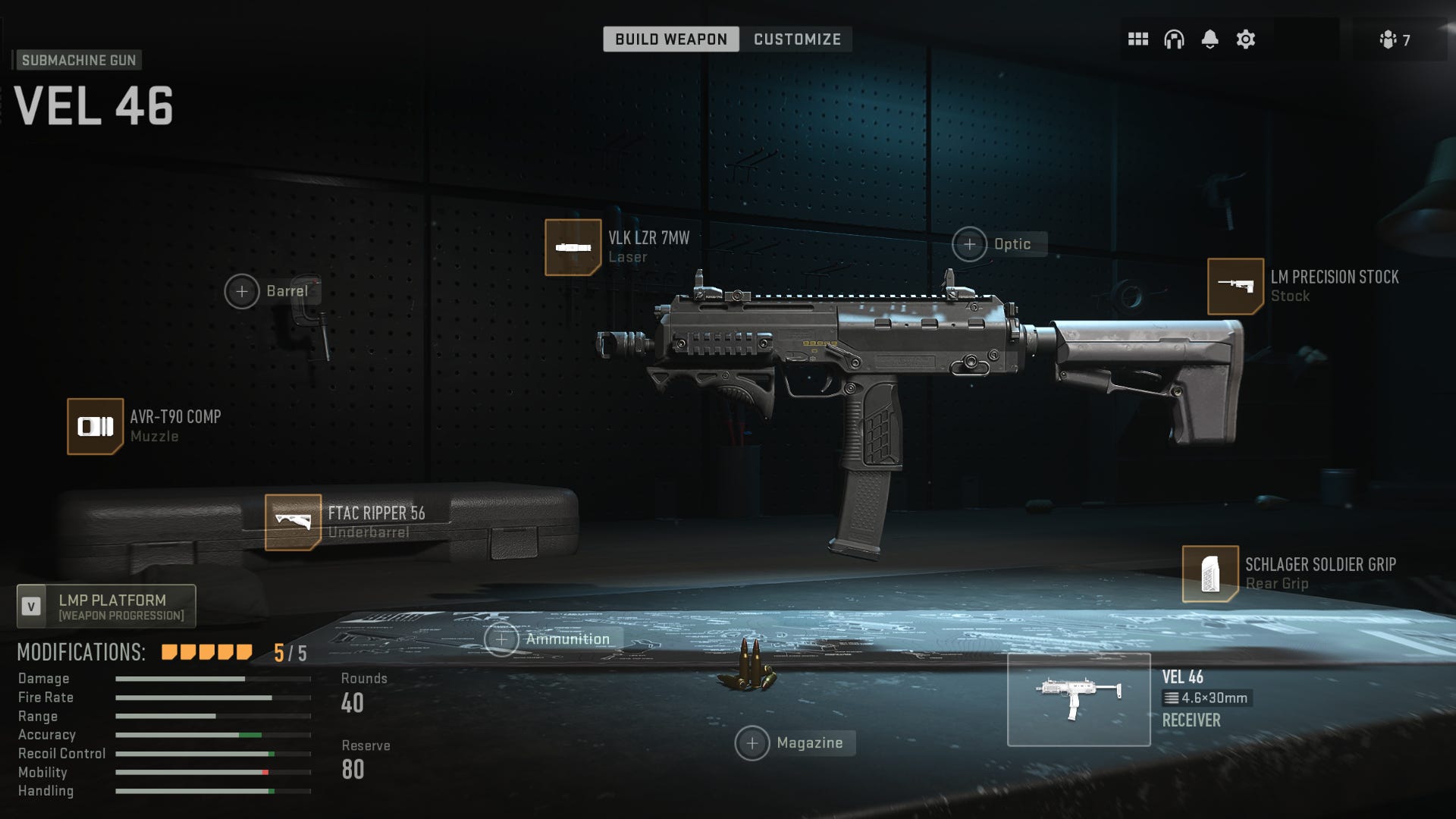The image size is (1456, 819).
Task: Open the empty Barrel attachment slot
Action: coord(242,290)
